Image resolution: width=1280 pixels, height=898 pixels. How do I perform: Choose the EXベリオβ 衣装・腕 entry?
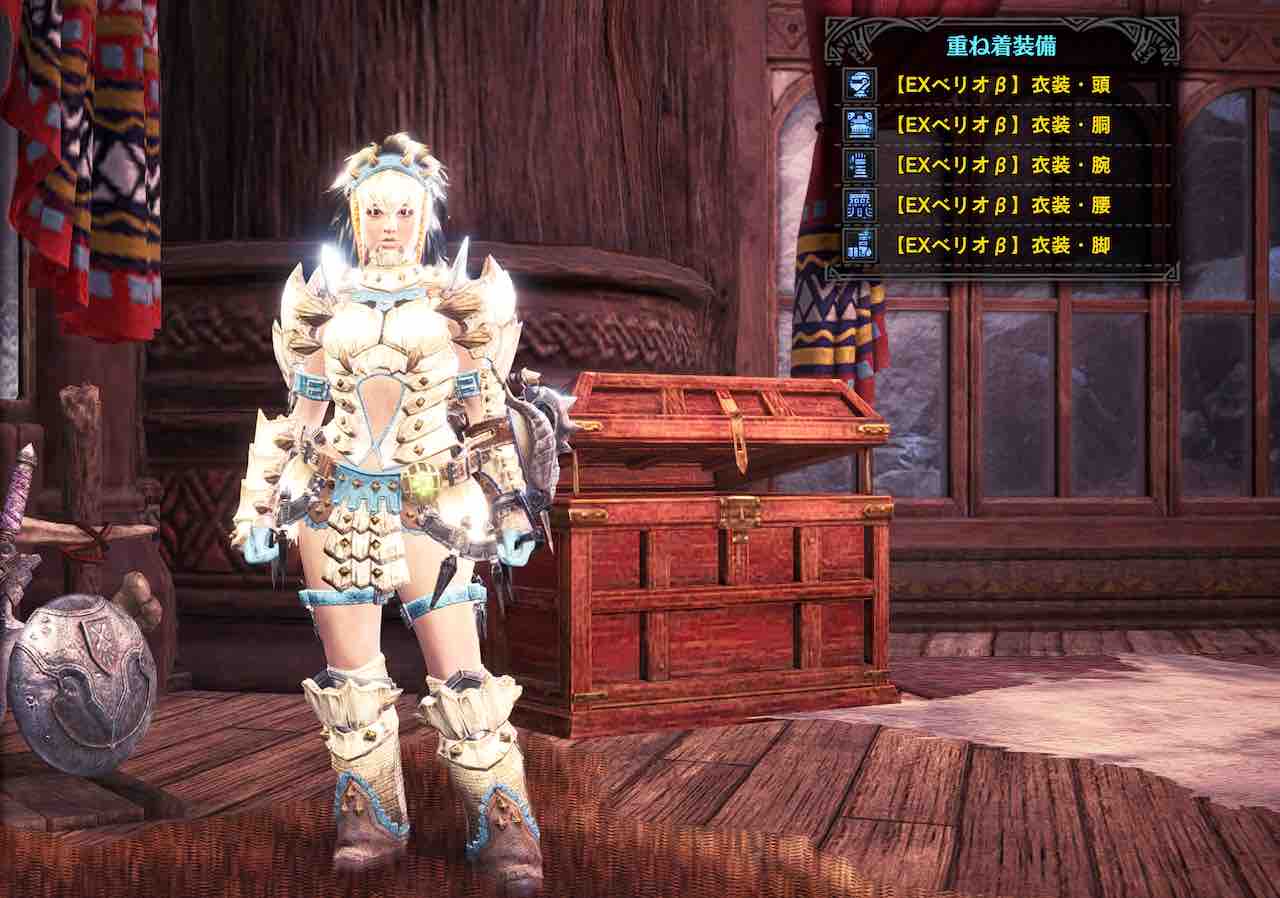pos(1002,165)
